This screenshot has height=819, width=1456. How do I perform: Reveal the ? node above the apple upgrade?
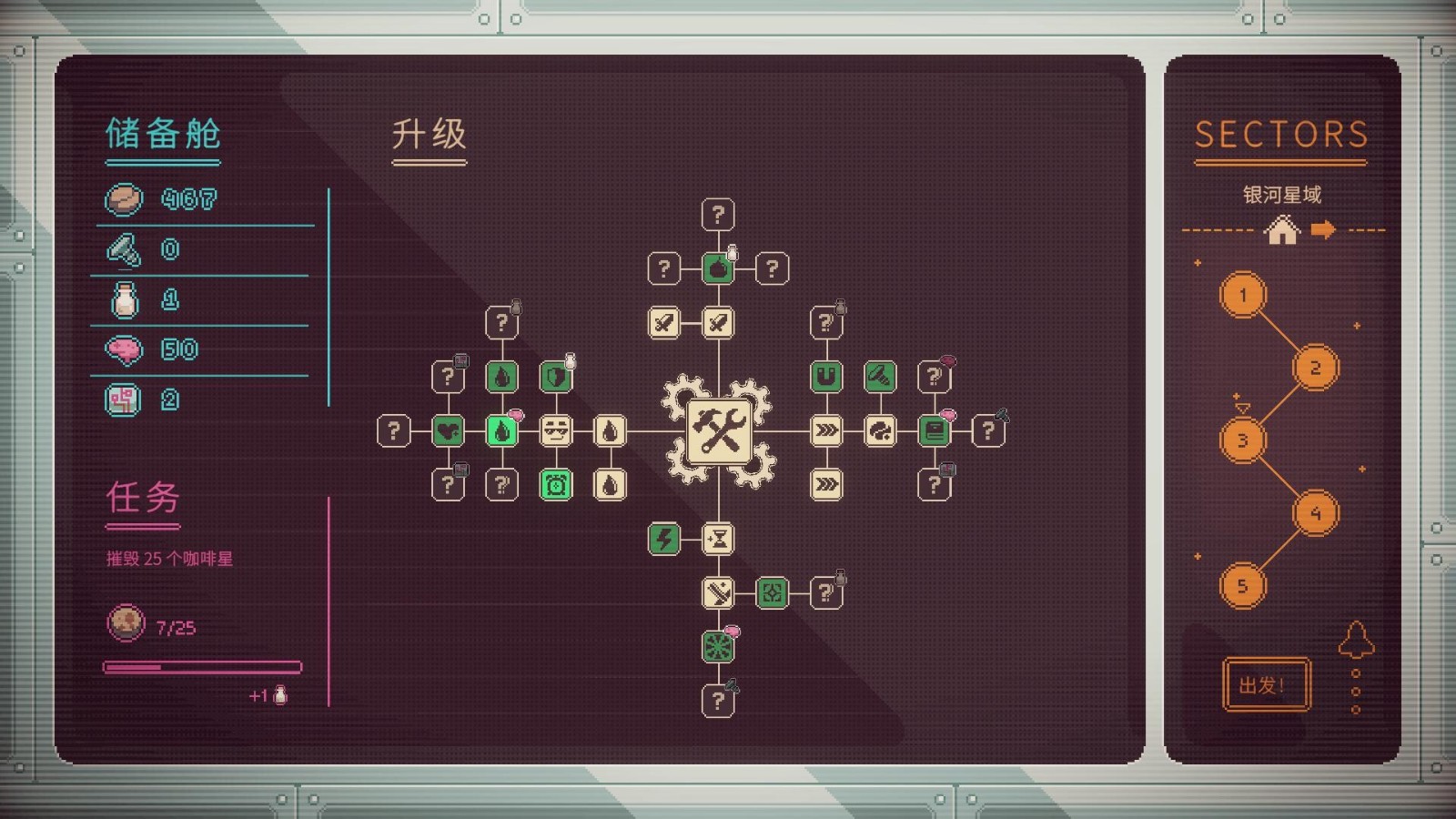[x=719, y=213]
